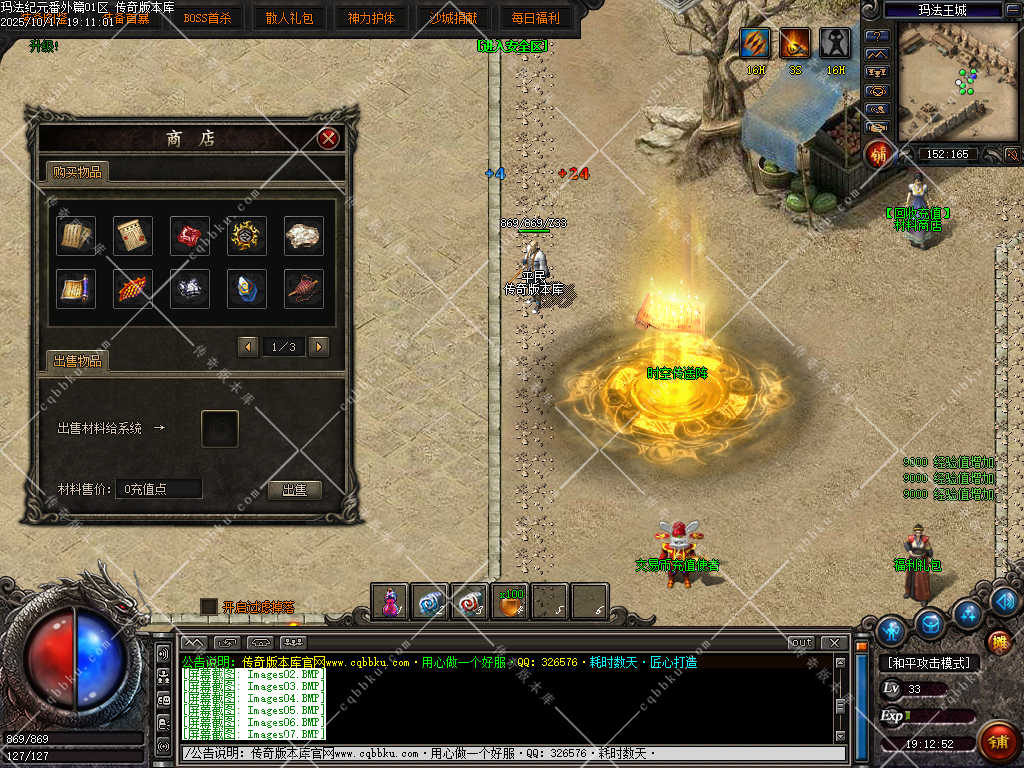Select the blue-handled scroll shop item
1024x768 pixels.
(x=76, y=289)
